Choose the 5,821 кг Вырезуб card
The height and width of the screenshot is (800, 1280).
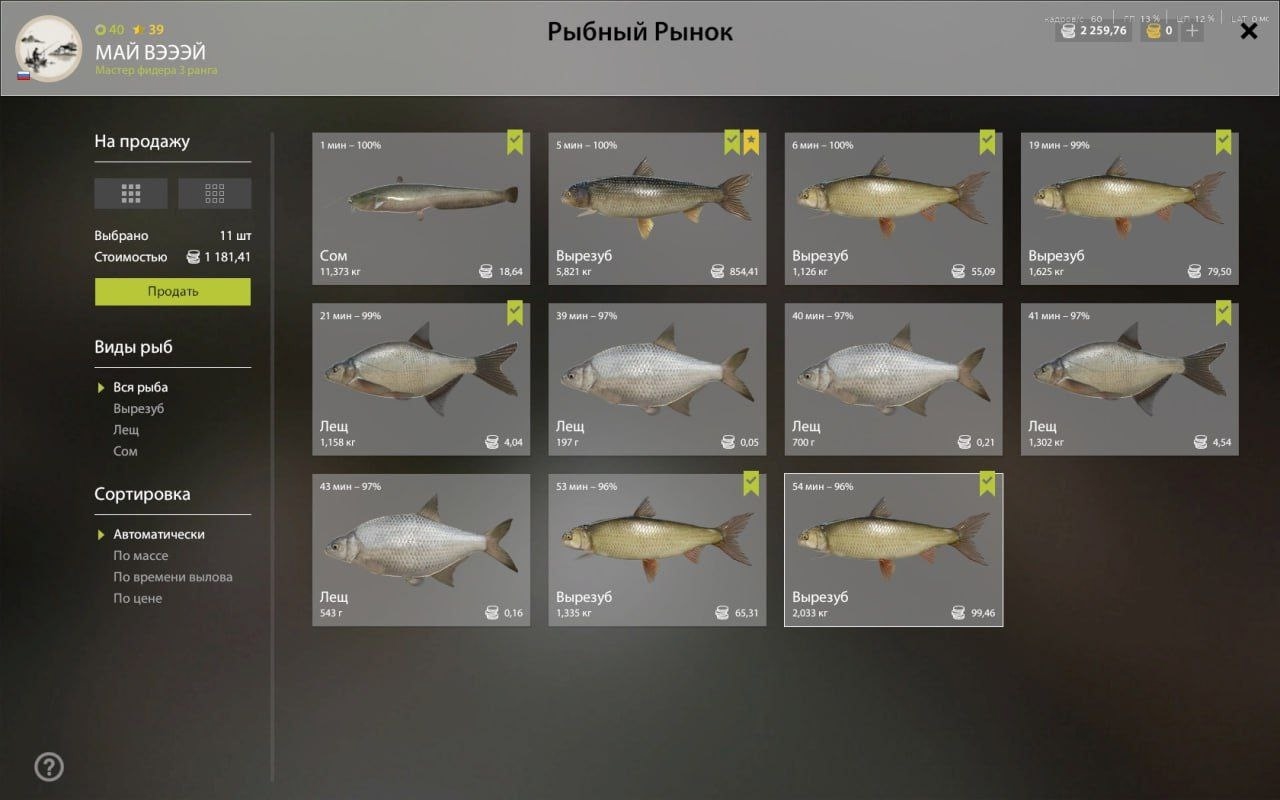tap(657, 208)
